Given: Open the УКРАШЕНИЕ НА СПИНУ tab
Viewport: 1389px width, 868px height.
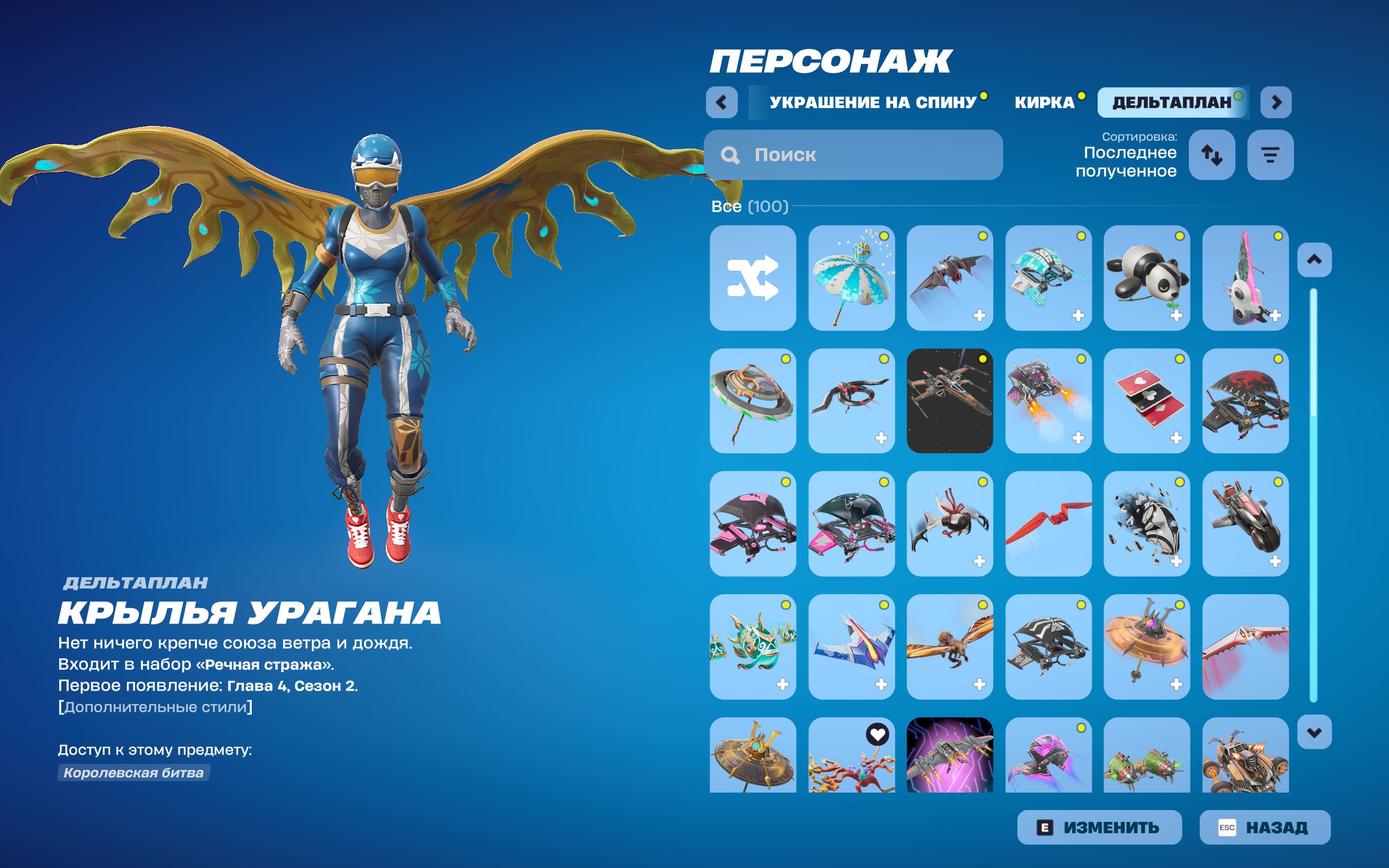Looking at the screenshot, I should coord(872,102).
